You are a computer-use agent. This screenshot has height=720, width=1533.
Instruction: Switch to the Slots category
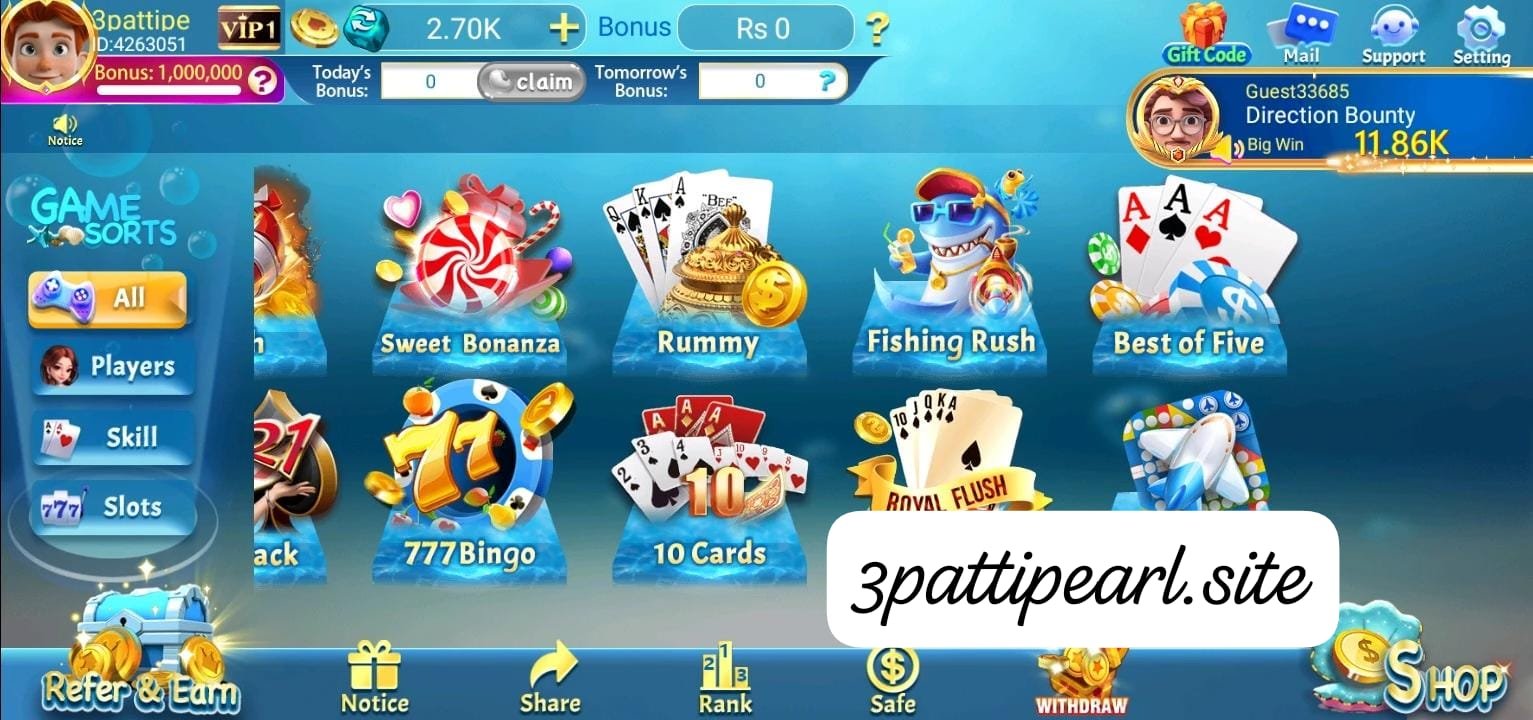(x=110, y=507)
